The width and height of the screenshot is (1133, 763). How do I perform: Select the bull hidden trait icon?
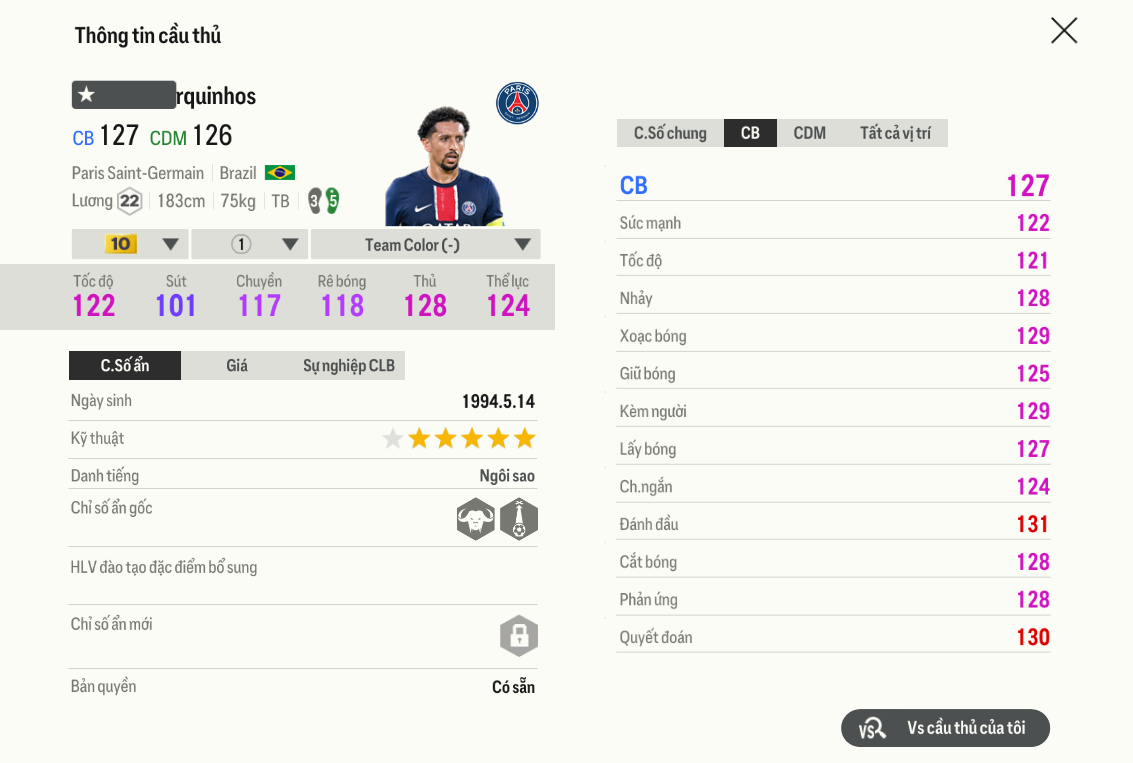pos(476,519)
